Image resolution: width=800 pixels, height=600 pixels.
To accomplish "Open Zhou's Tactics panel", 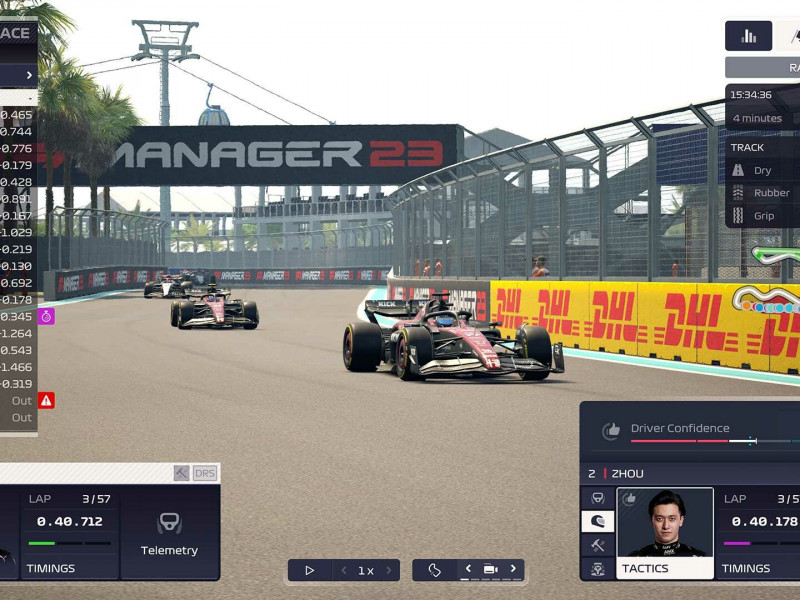I will [665, 533].
